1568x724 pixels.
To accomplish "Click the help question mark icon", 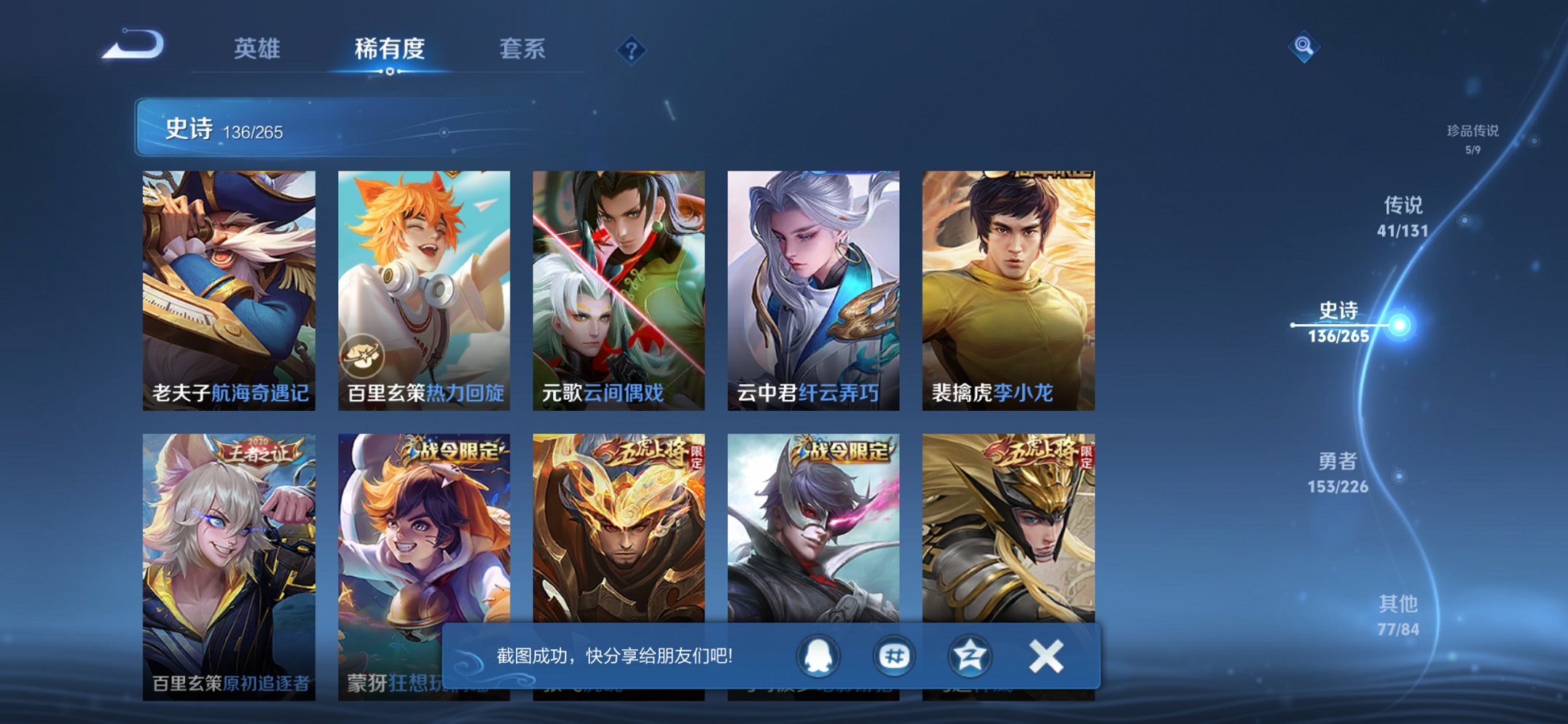I will [632, 50].
